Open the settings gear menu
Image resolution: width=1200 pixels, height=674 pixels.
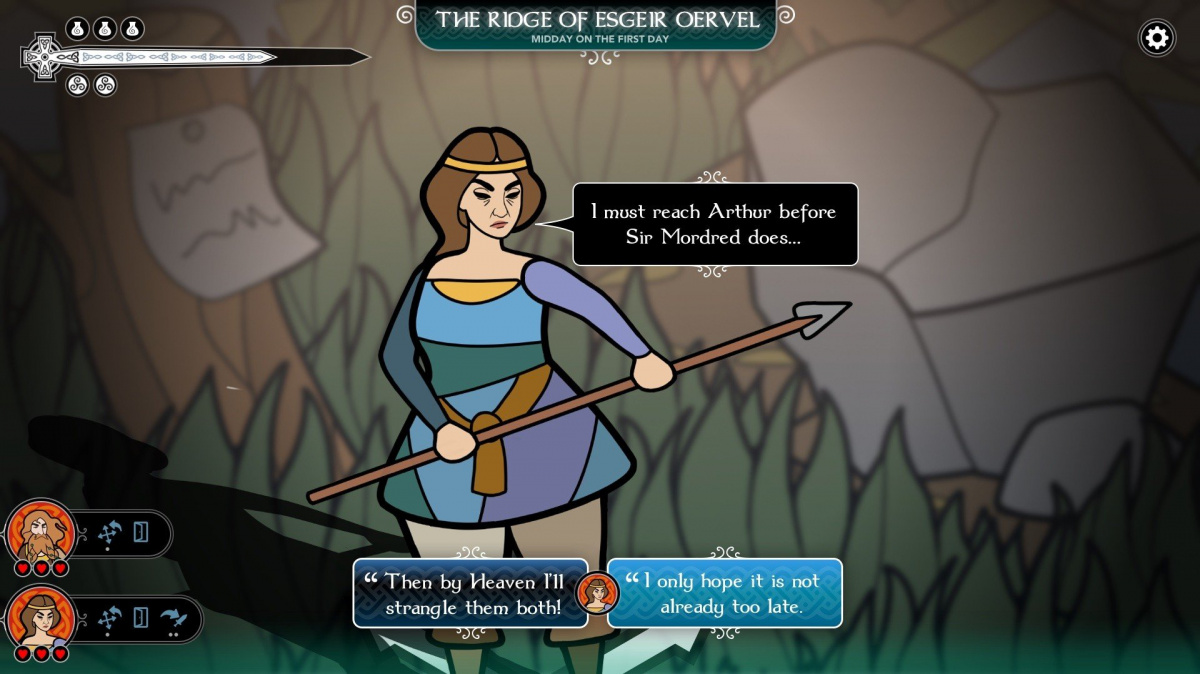[x=1157, y=38]
